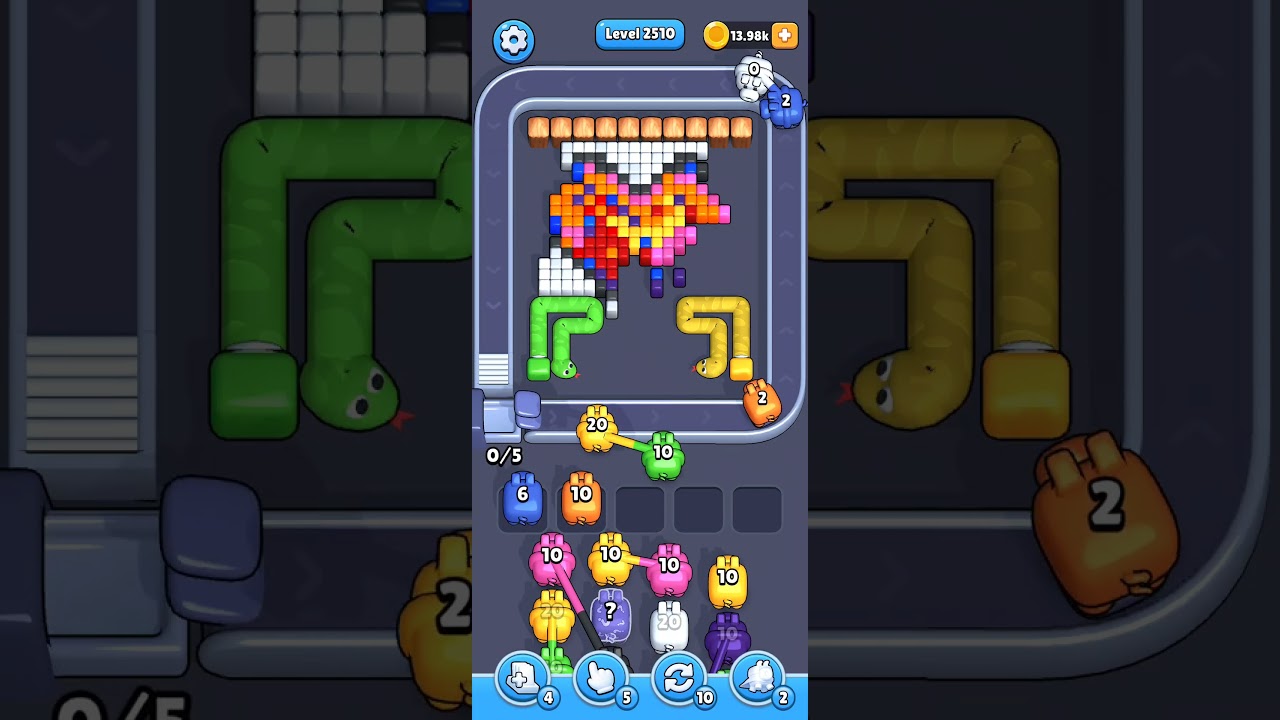Use the vacuum booster with 2 charges

[x=757, y=678]
